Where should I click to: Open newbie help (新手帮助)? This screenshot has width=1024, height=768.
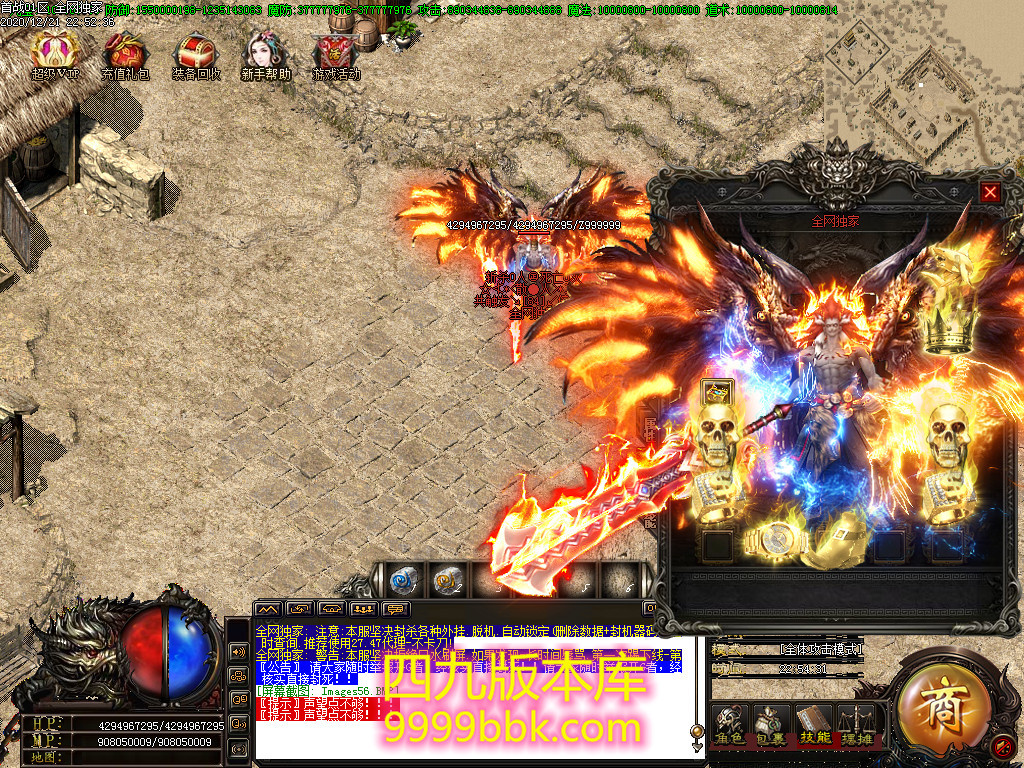[265, 53]
